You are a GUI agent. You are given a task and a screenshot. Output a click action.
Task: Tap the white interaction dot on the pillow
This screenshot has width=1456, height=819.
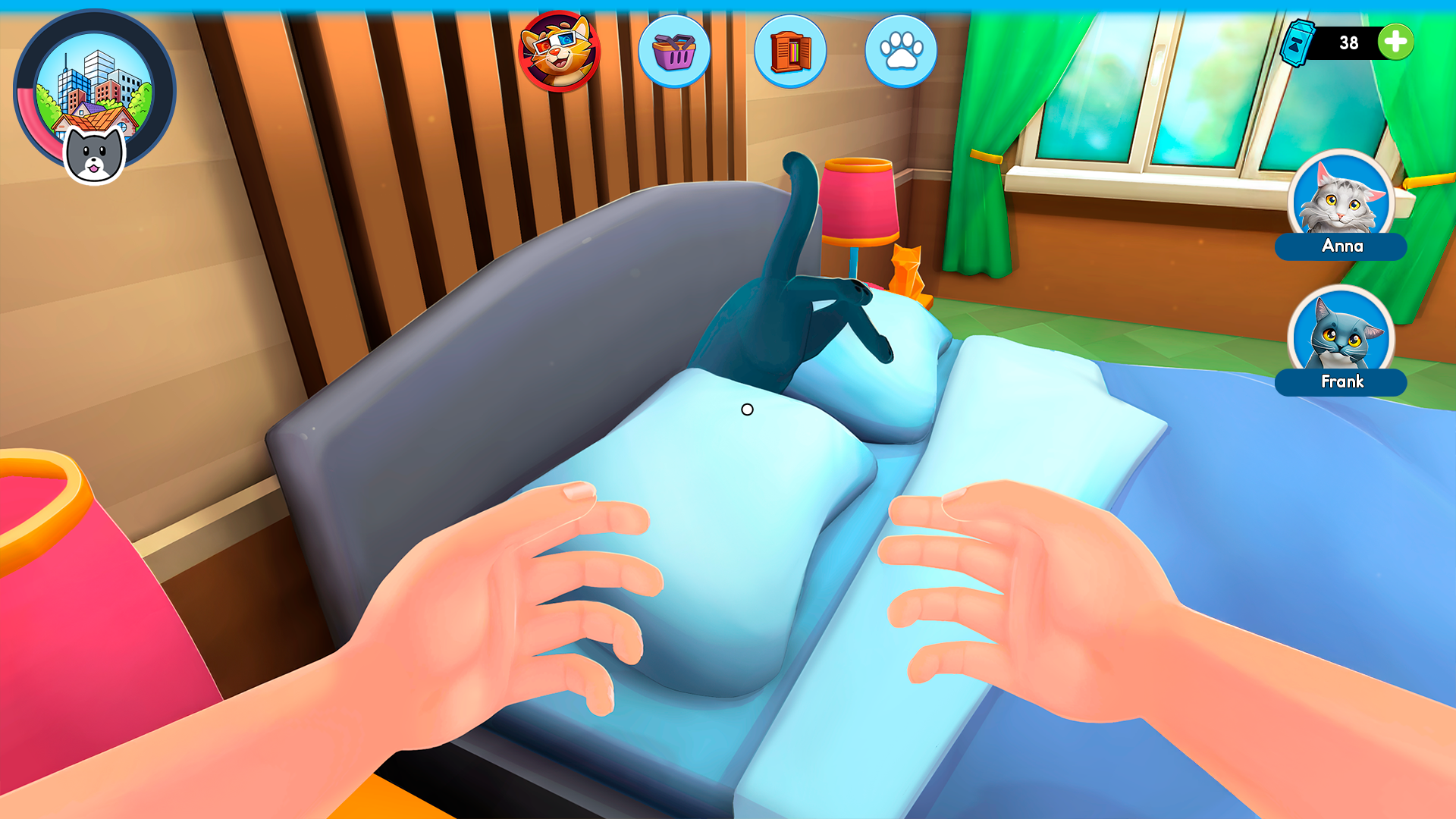coord(748,410)
